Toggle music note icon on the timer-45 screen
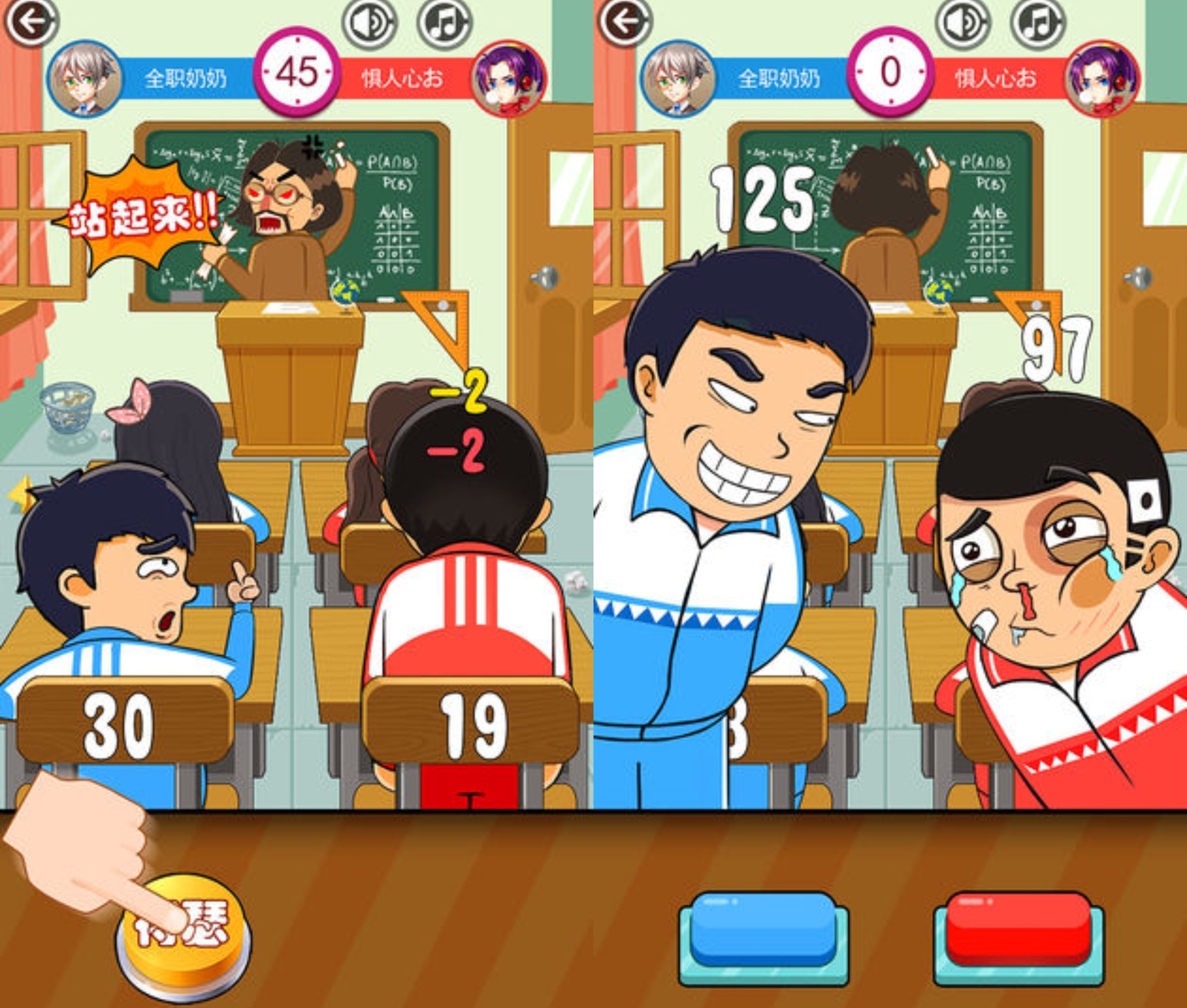1187x1008 pixels. pyautogui.click(x=445, y=24)
